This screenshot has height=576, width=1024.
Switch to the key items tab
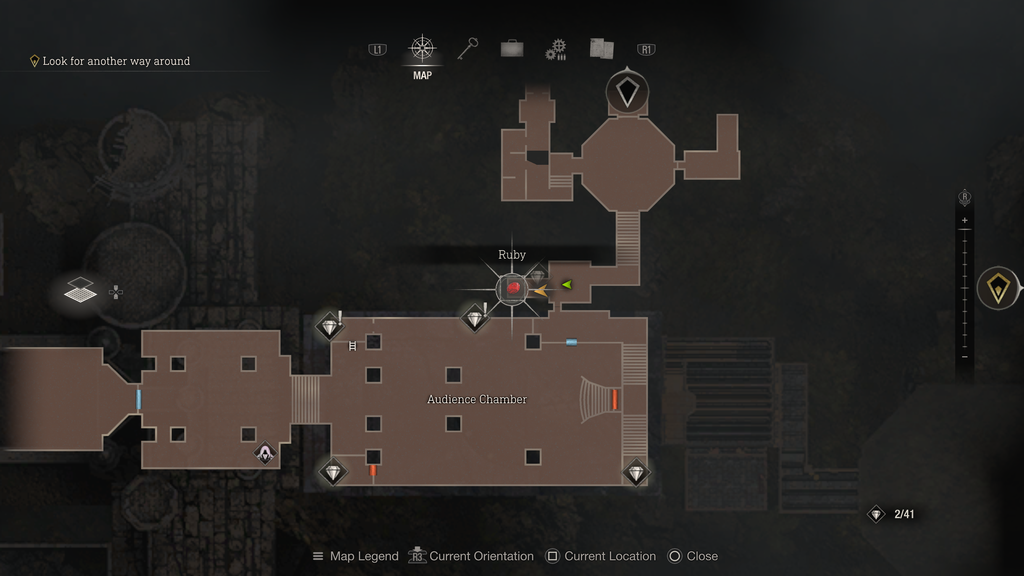click(467, 49)
